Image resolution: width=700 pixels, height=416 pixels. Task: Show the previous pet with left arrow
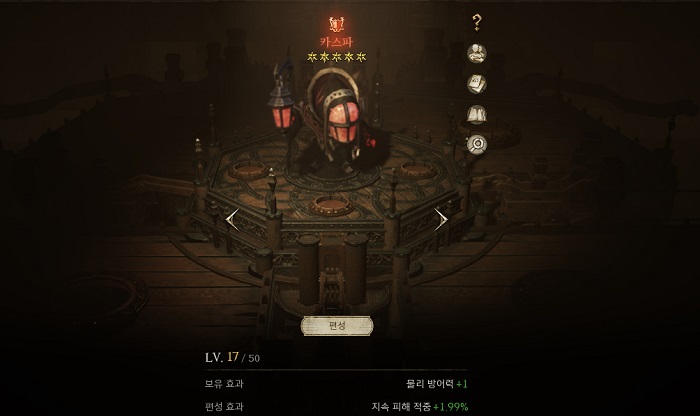point(232,218)
